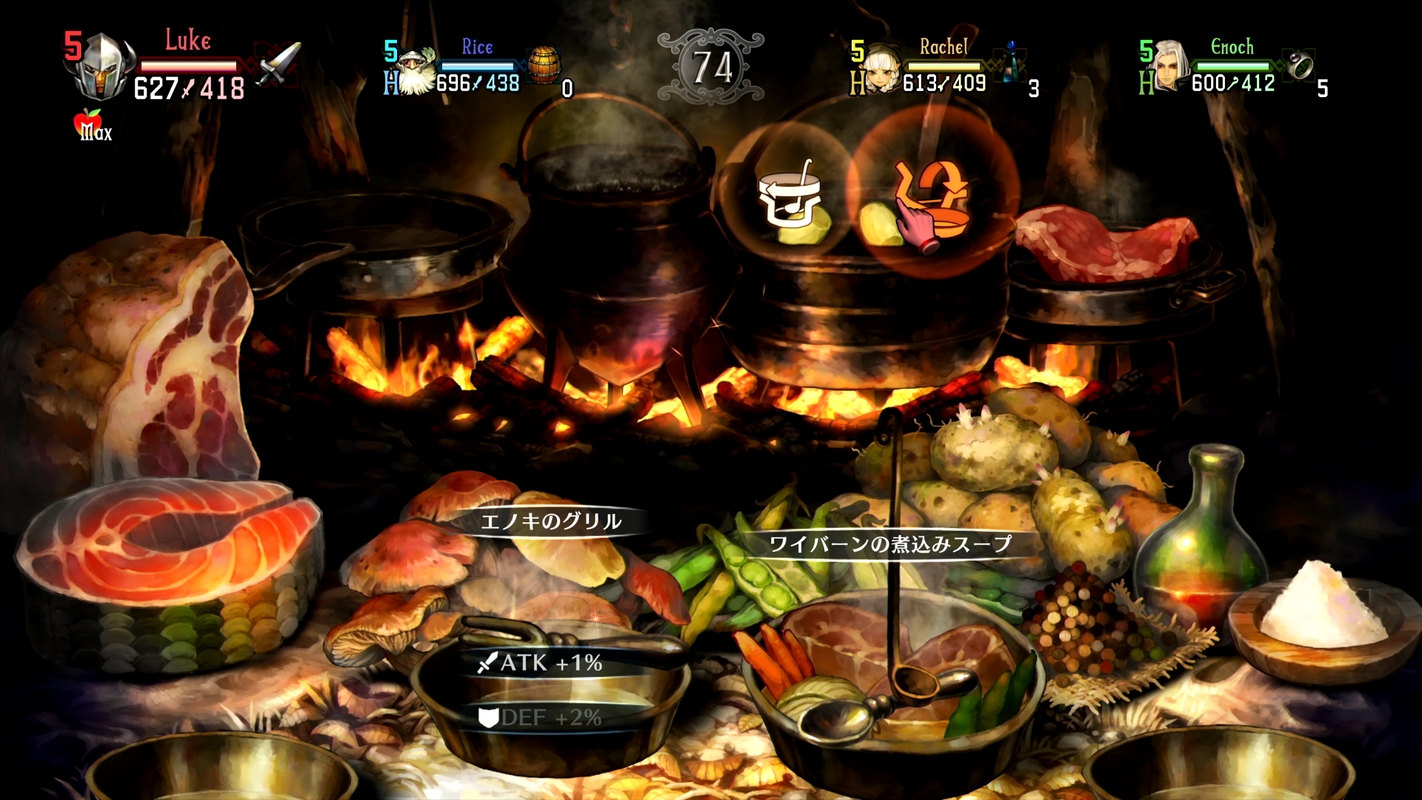Click Rachel's blue potion item icon

tap(1012, 65)
